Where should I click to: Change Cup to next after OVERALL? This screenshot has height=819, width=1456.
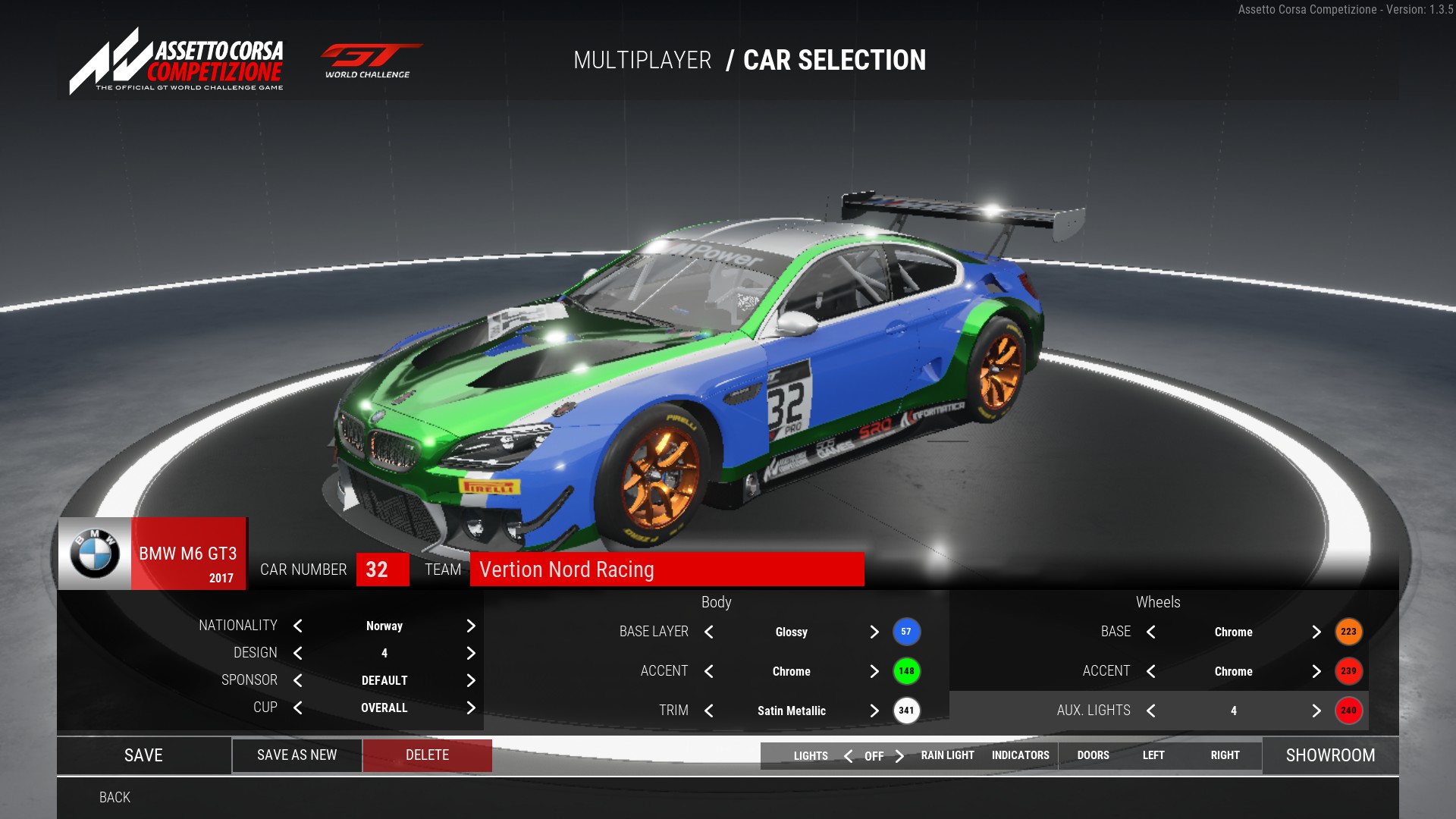click(471, 708)
